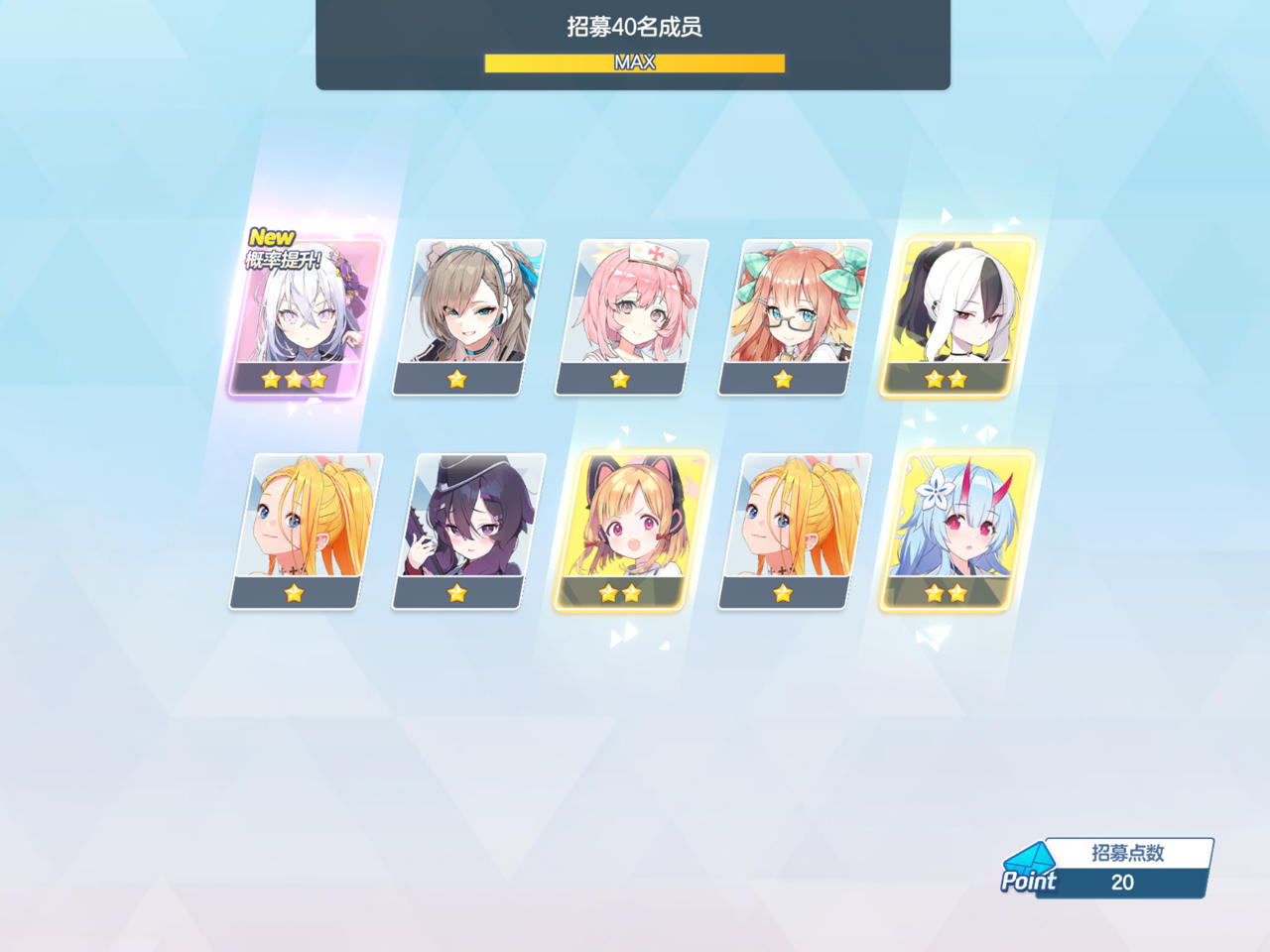This screenshot has height=952, width=1270.
Task: Click the star under the glasses girl with green ribbons
Action: [x=782, y=378]
